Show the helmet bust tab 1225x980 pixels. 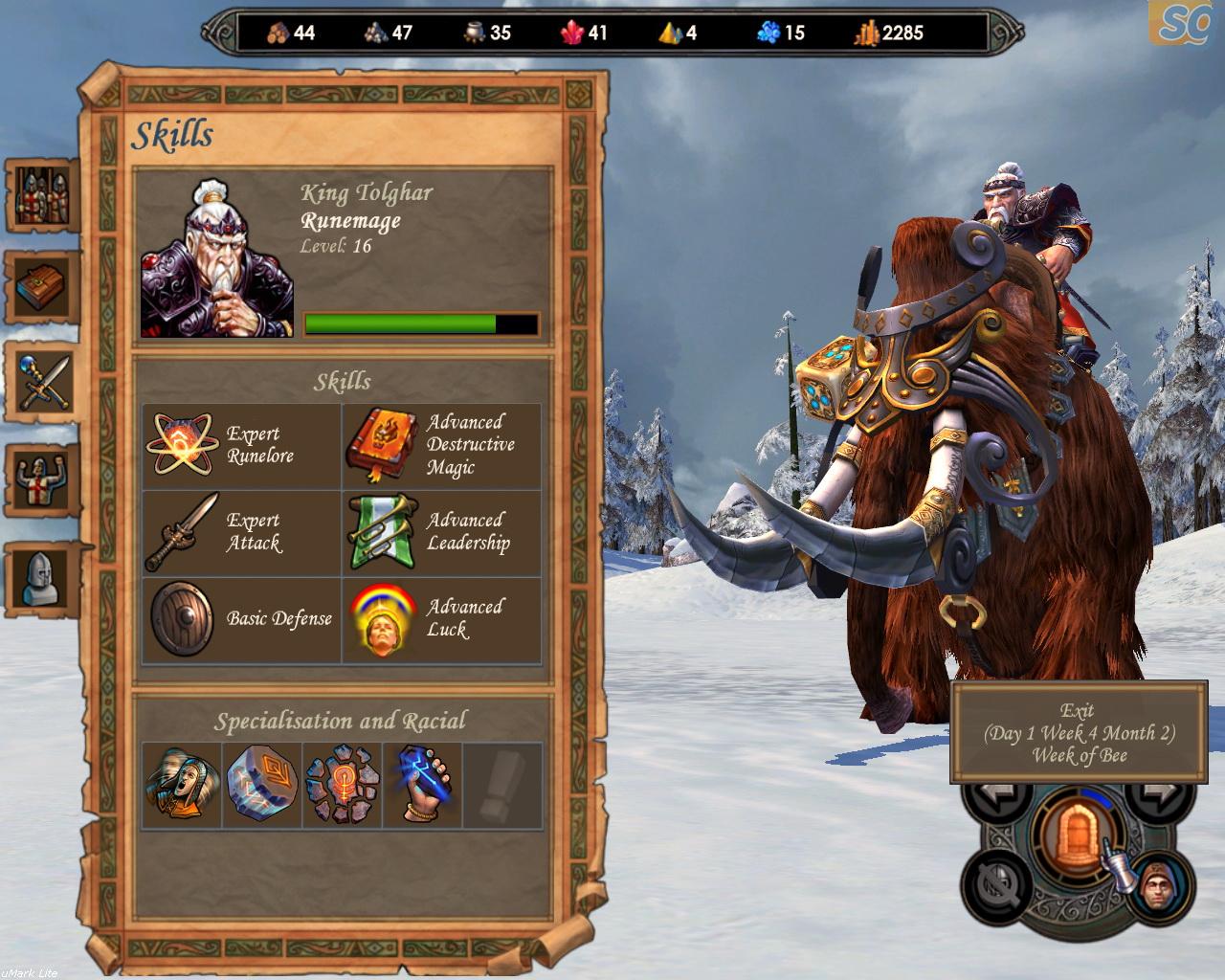(x=42, y=577)
